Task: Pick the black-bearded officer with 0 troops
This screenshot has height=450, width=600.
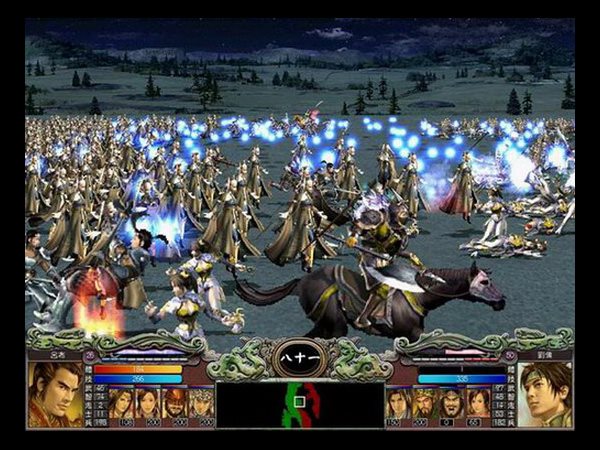Action: [x=451, y=402]
